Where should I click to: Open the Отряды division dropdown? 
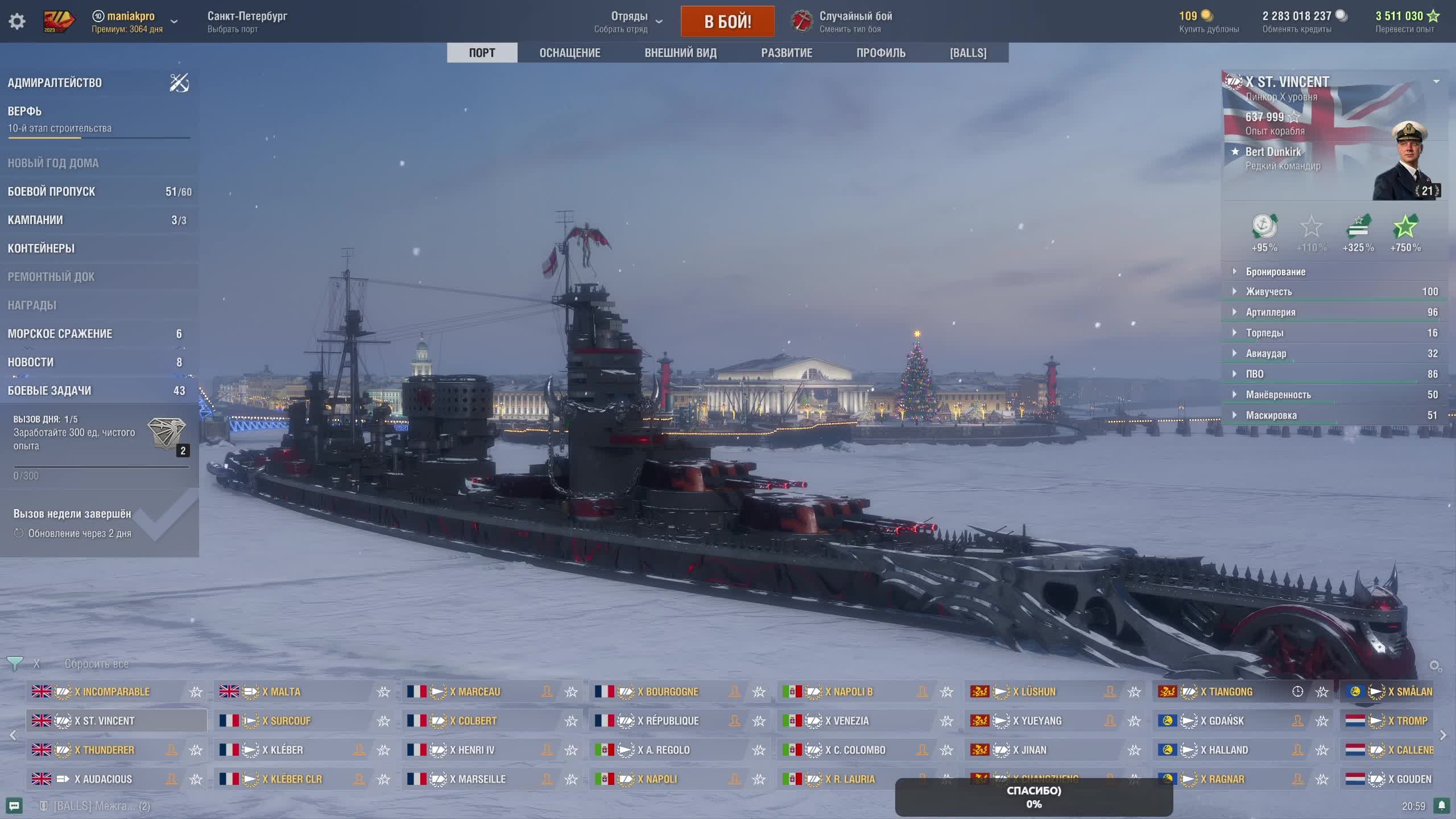(x=628, y=22)
